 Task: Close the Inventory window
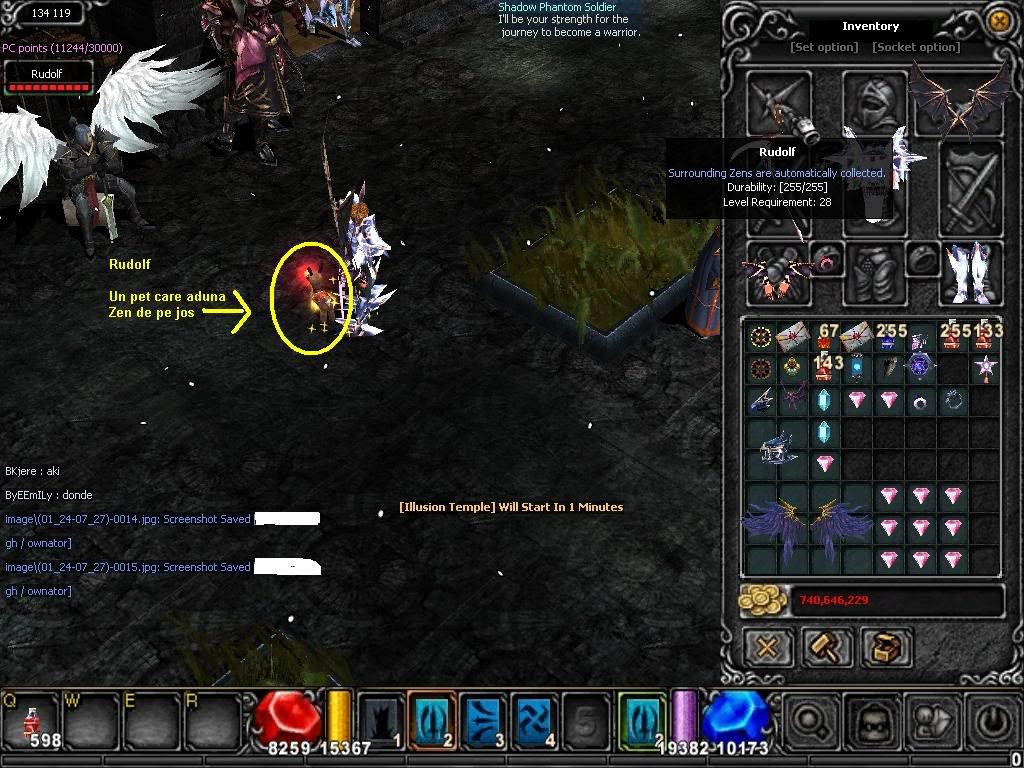click(998, 20)
